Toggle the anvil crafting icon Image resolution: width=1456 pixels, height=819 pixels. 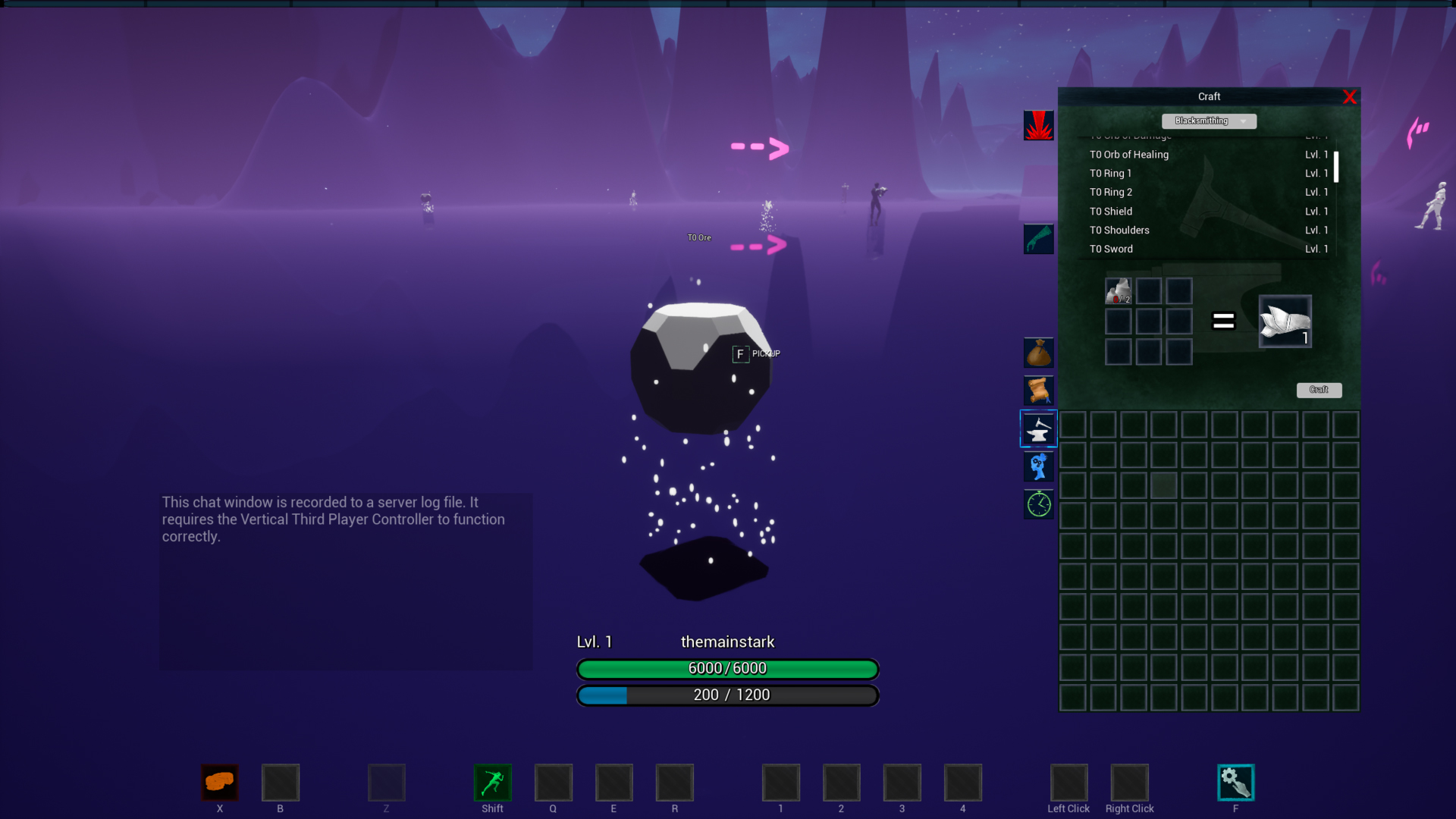[x=1038, y=429]
